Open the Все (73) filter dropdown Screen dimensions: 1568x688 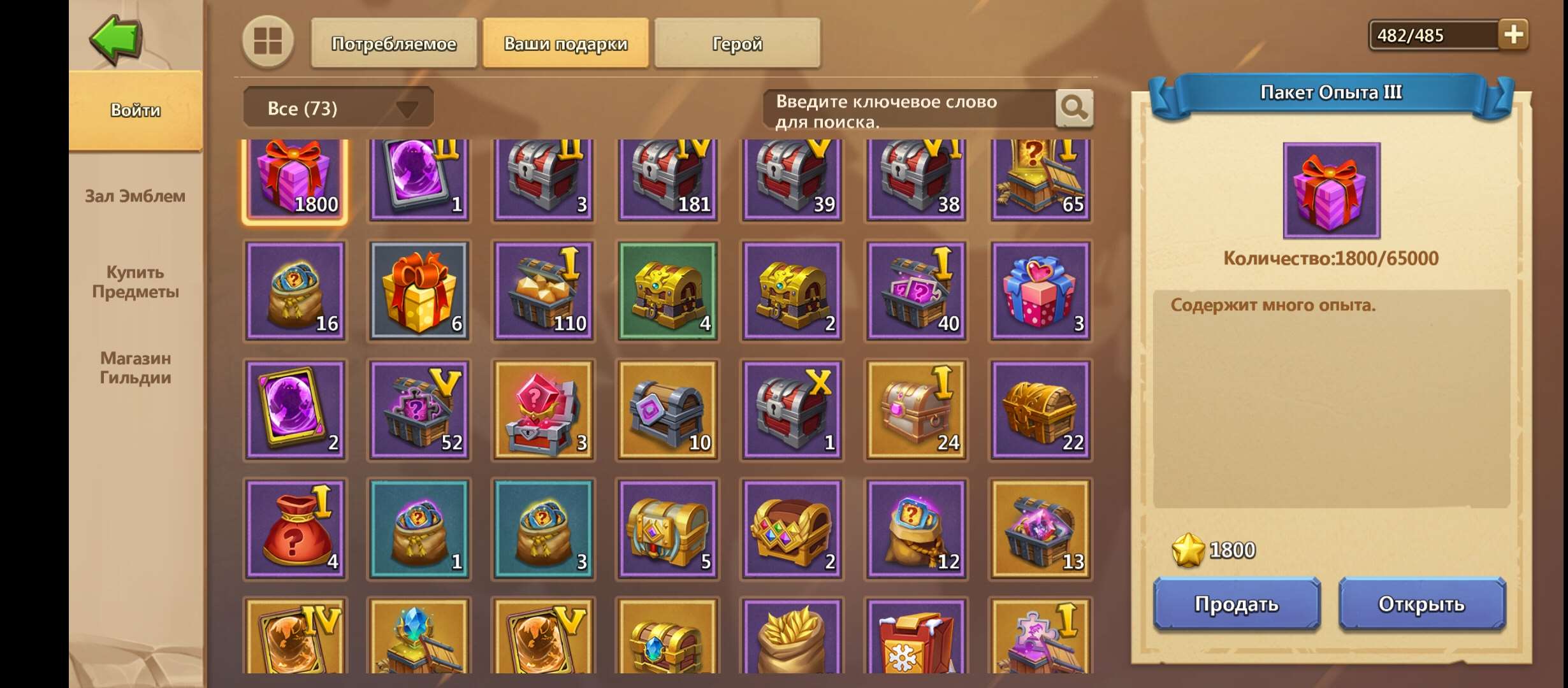click(338, 107)
